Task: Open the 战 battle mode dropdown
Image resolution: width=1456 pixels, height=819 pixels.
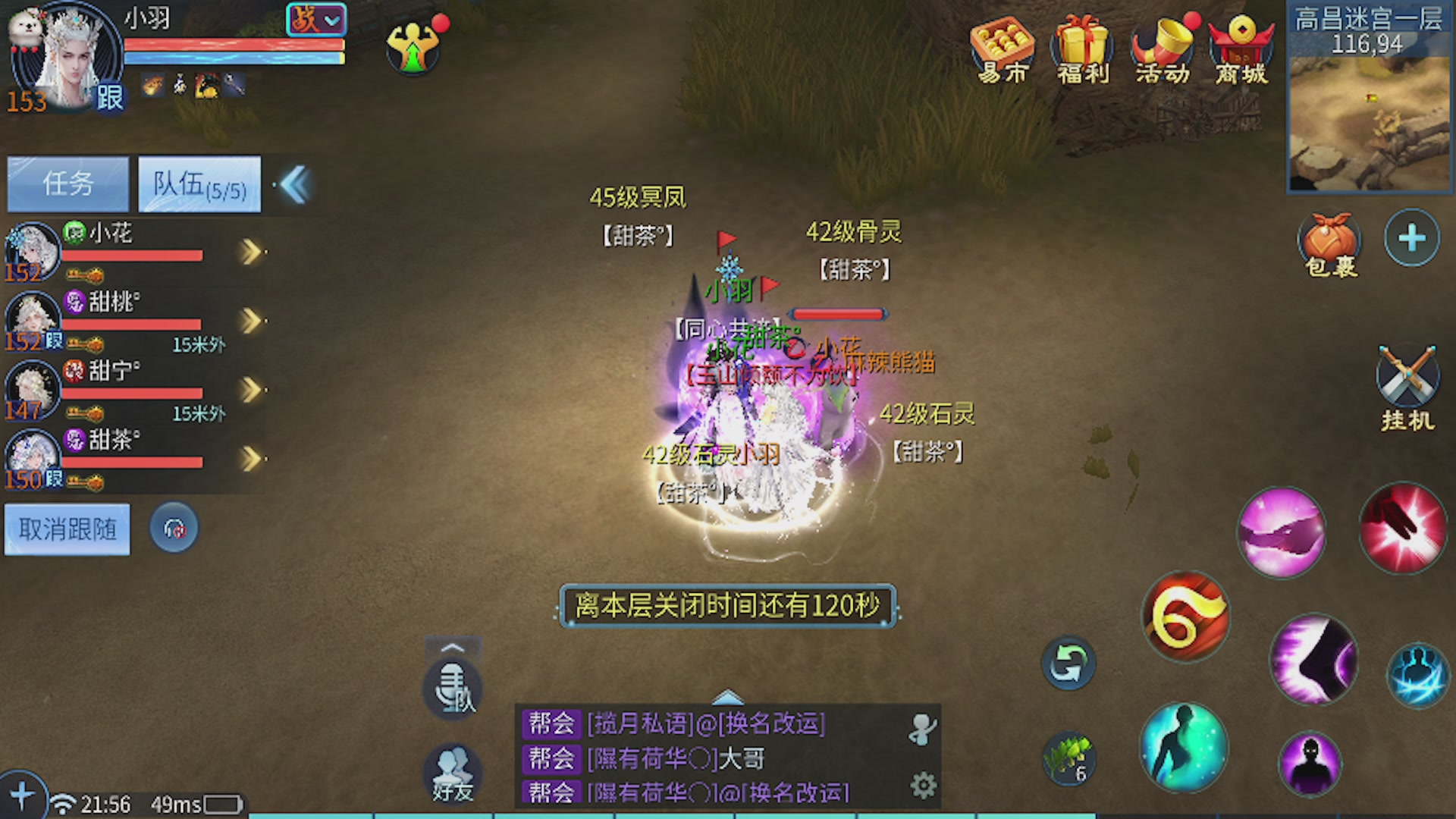Action: pyautogui.click(x=315, y=20)
